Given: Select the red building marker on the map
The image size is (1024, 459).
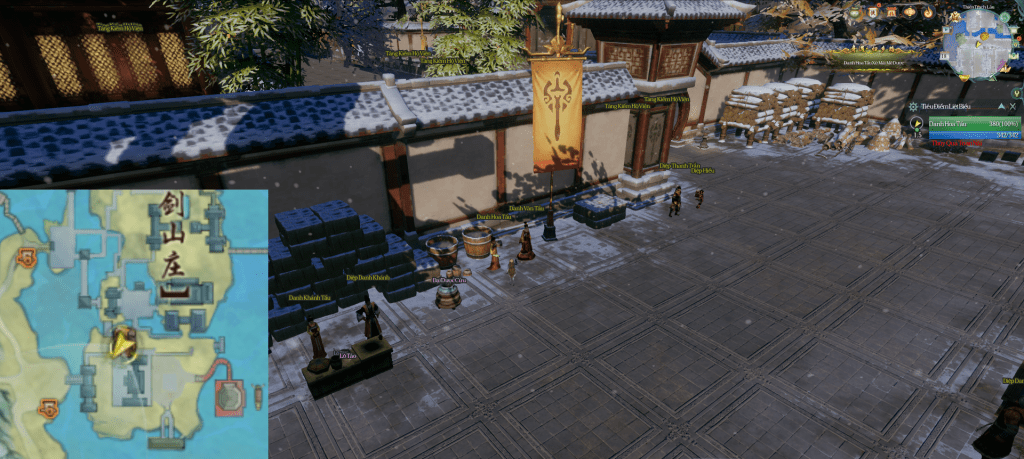Looking at the screenshot, I should tap(230, 396).
